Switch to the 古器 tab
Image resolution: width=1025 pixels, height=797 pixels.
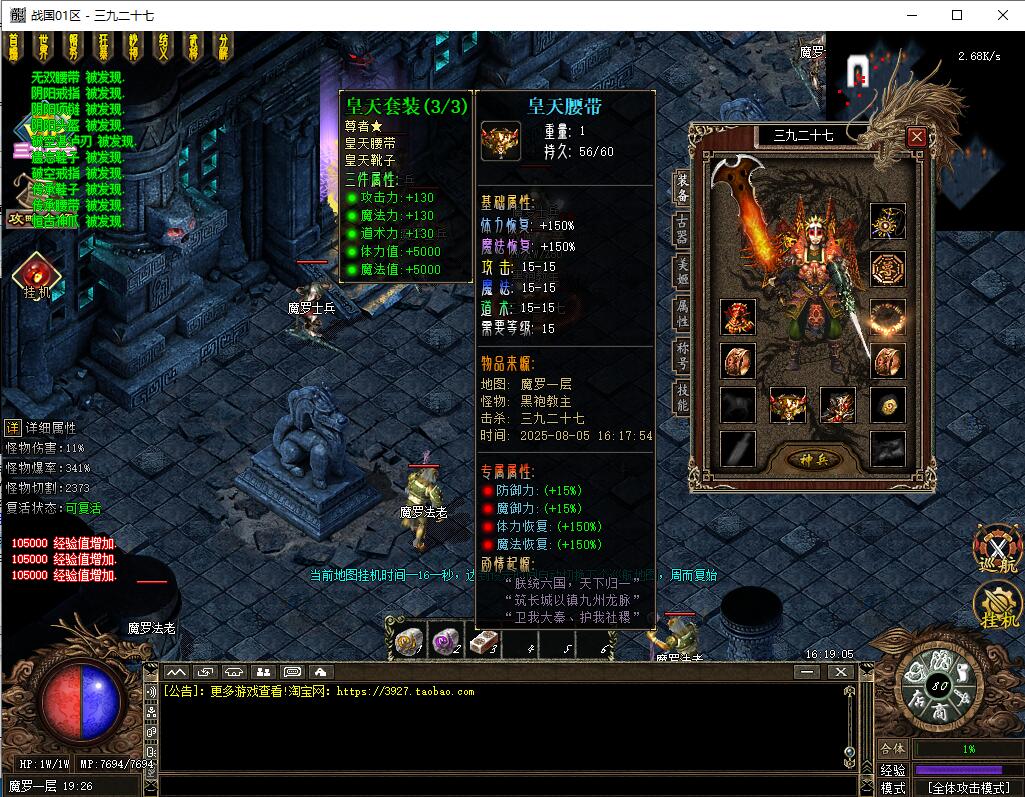coord(682,227)
